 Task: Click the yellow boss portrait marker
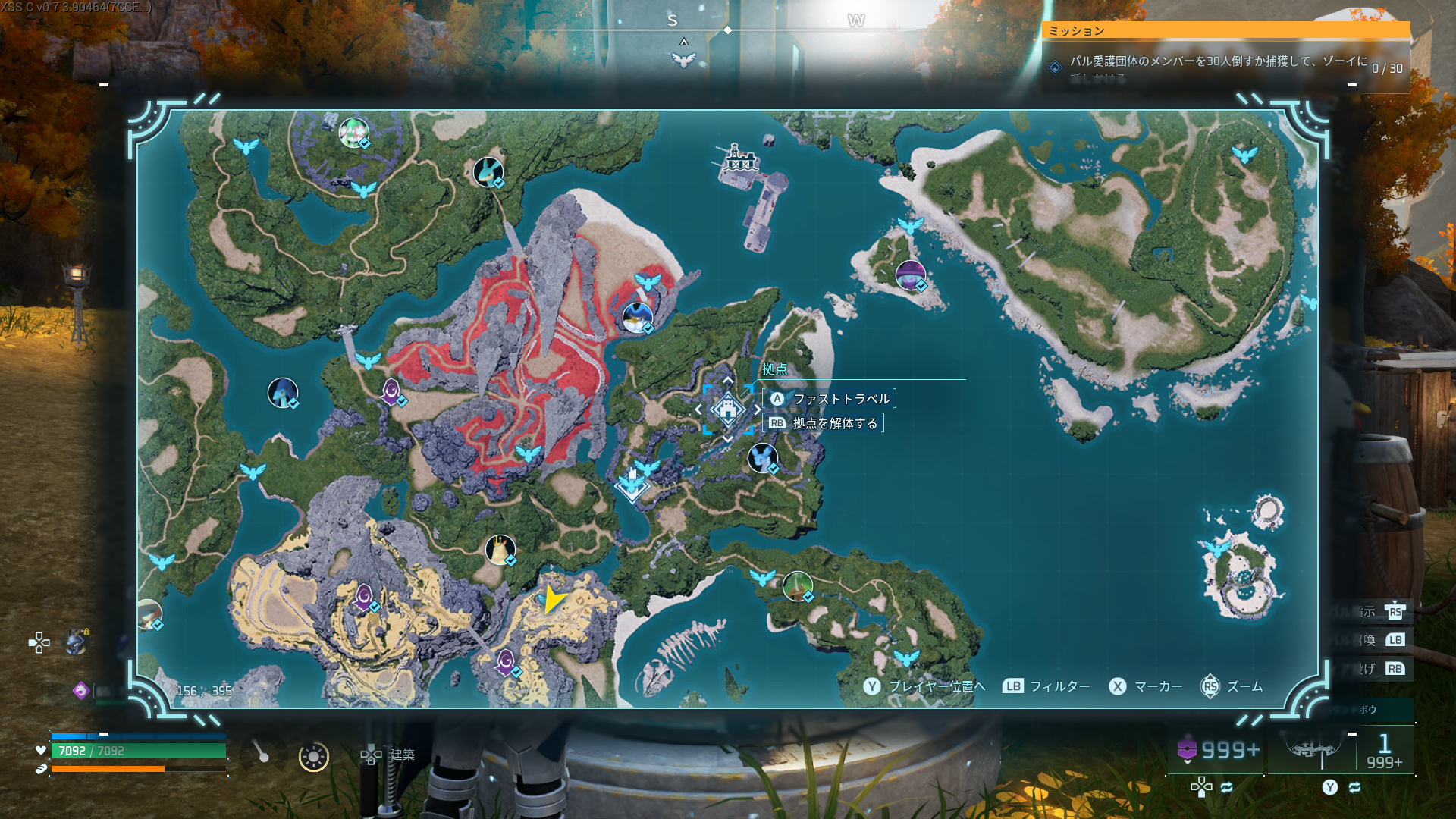[x=500, y=550]
